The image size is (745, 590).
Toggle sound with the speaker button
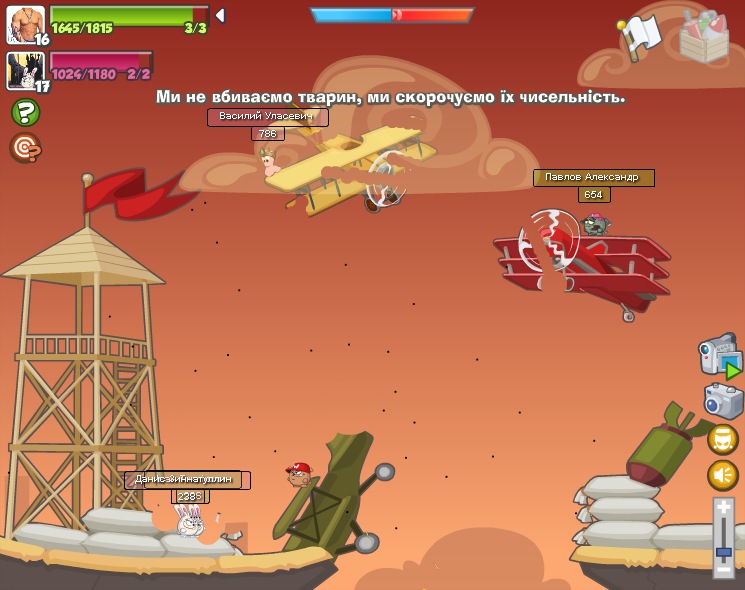pos(723,475)
